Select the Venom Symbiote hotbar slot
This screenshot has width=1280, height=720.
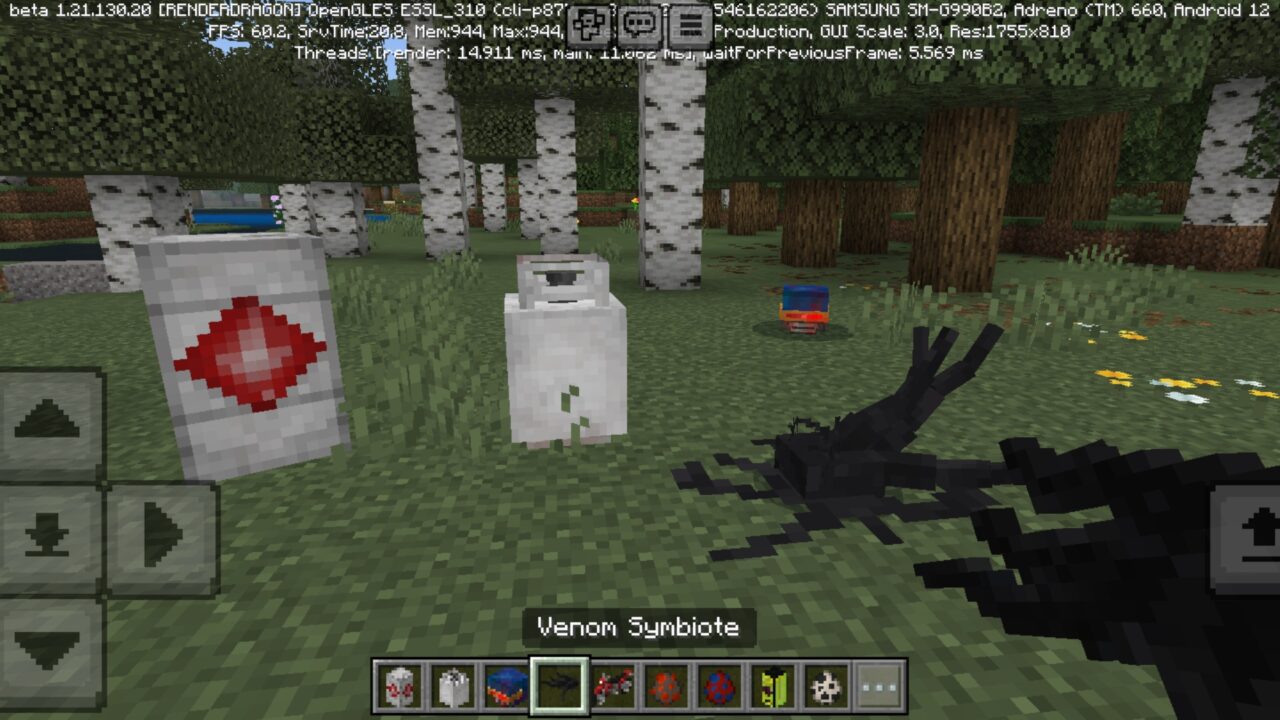[560, 686]
